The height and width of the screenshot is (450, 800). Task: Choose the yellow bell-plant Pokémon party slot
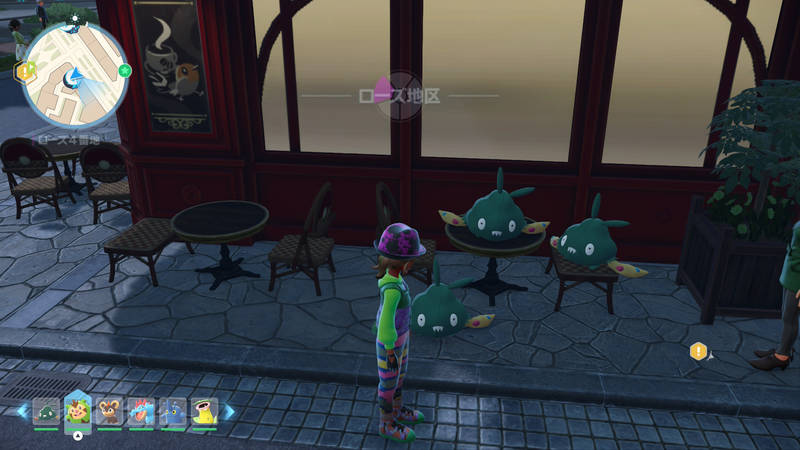click(205, 411)
